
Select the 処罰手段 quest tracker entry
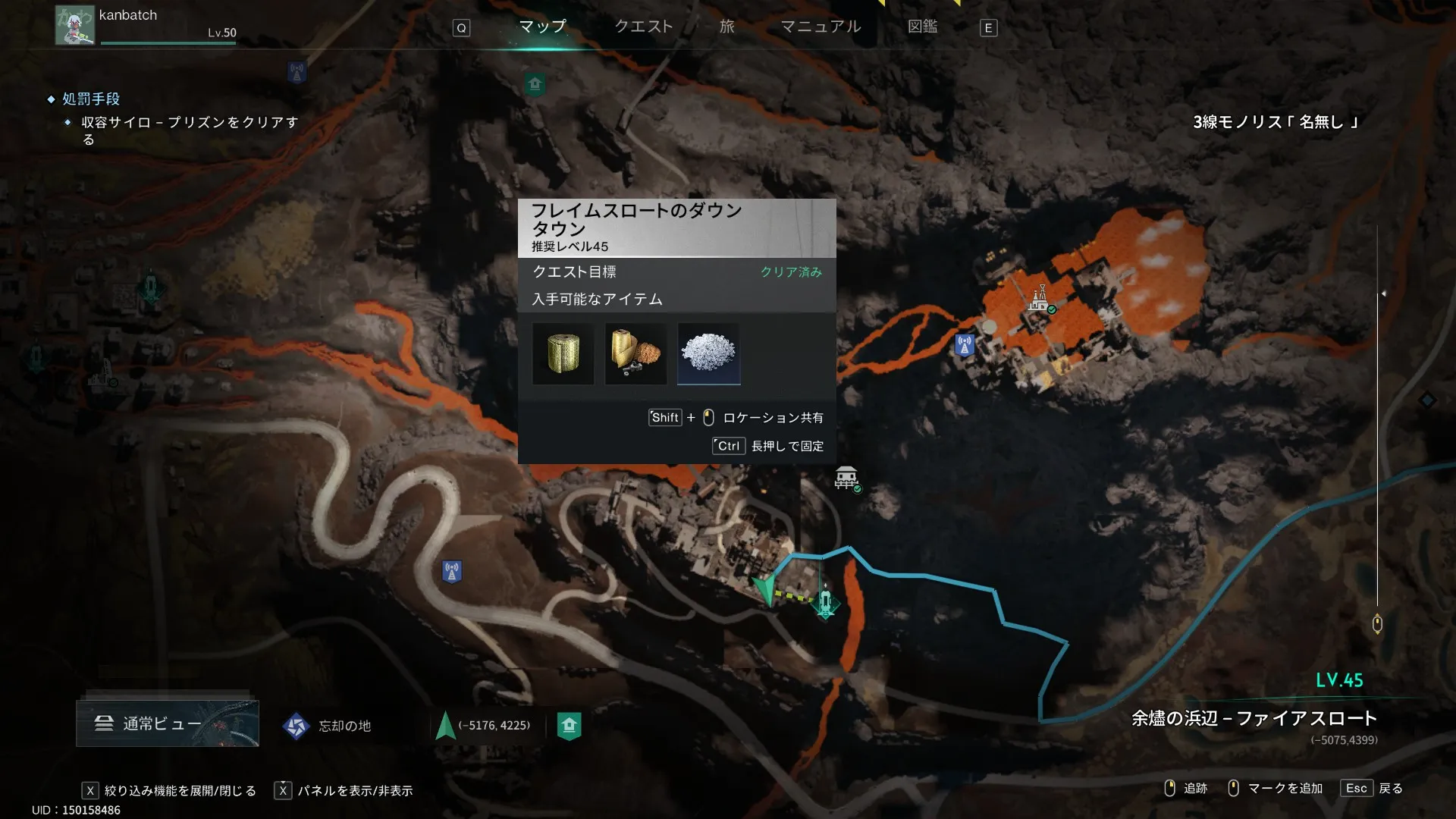91,99
